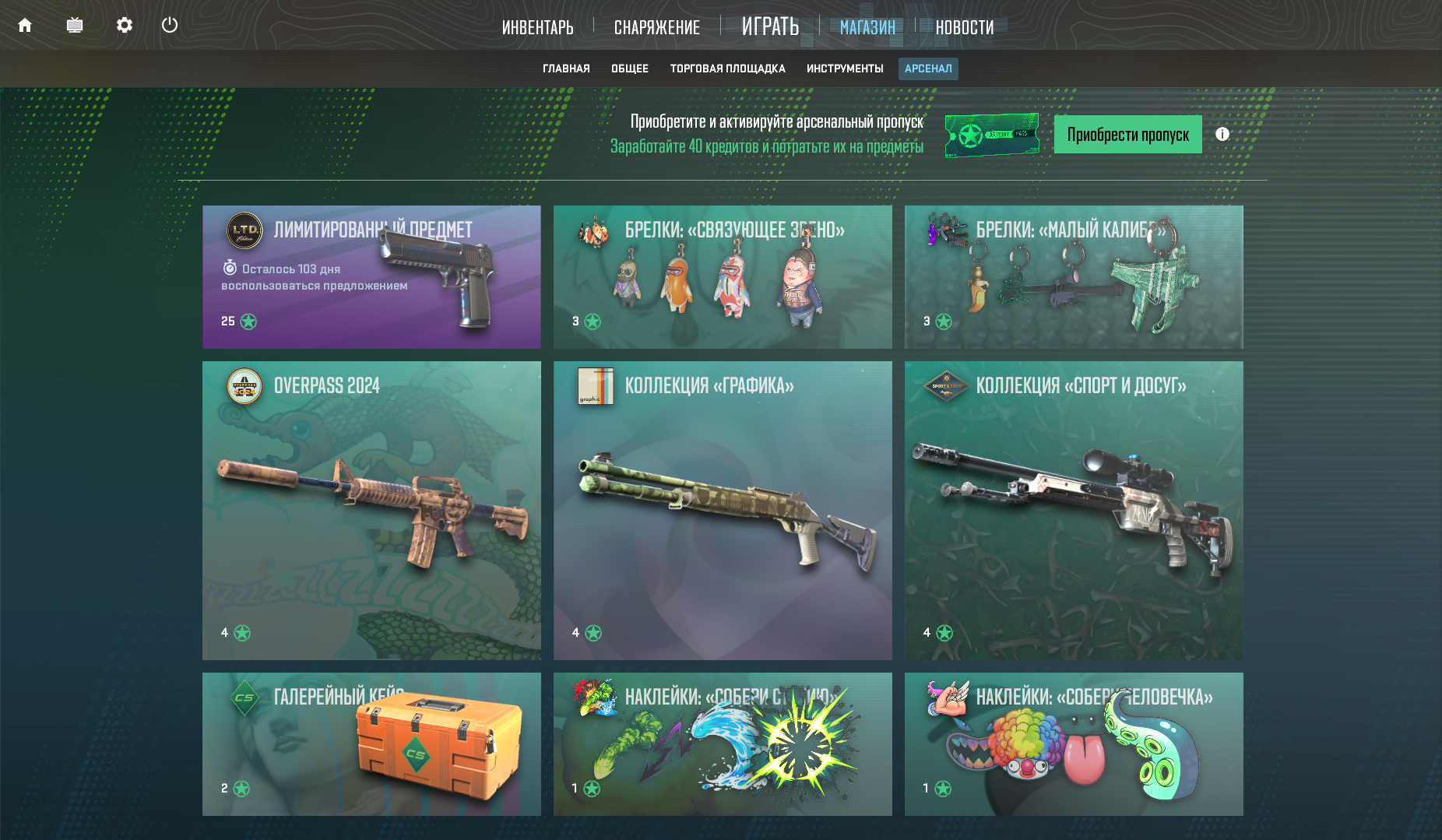Viewport: 1442px width, 840px height.
Task: Open the НОВОСТИ section
Action: (964, 28)
